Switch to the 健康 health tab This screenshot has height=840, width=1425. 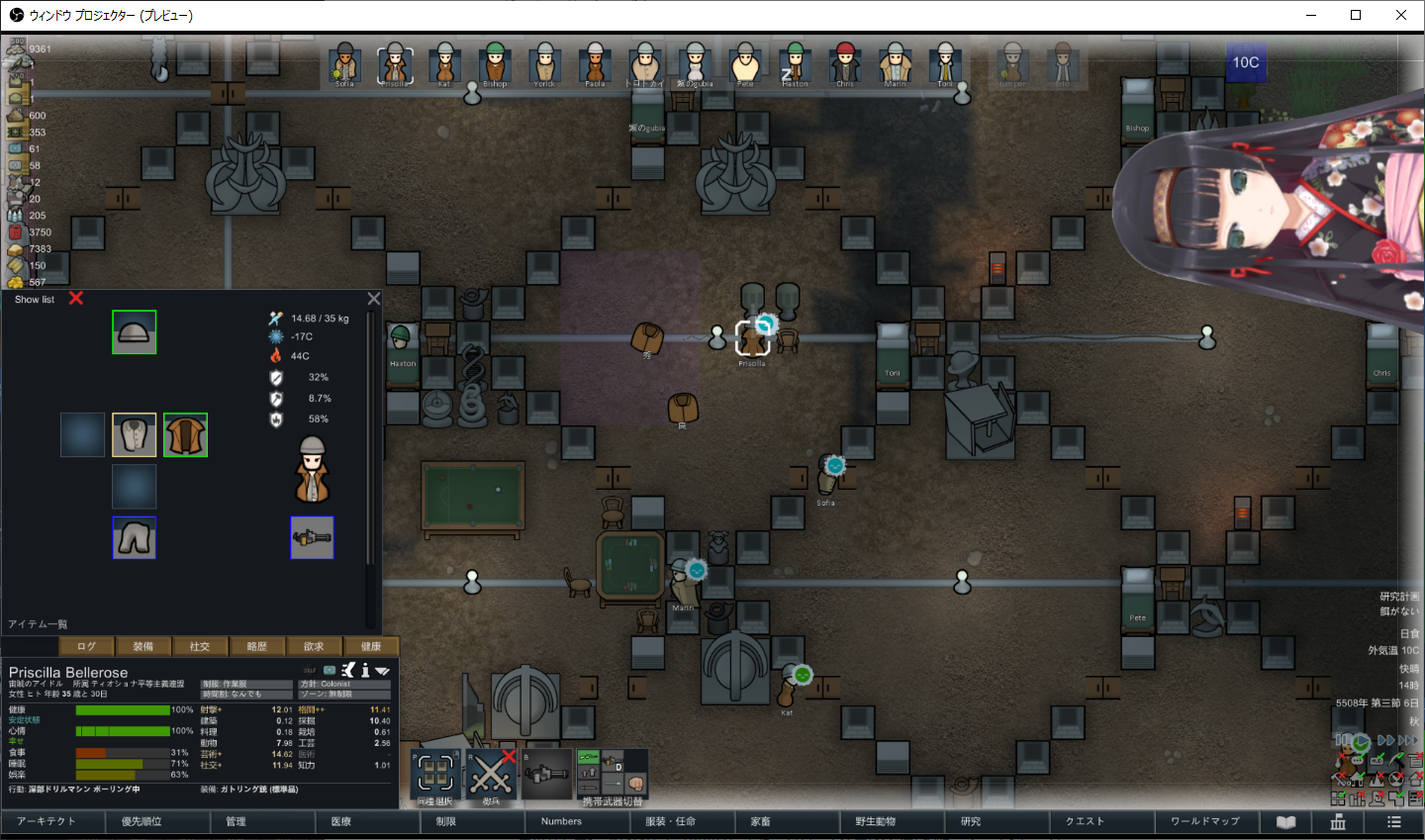pos(371,646)
